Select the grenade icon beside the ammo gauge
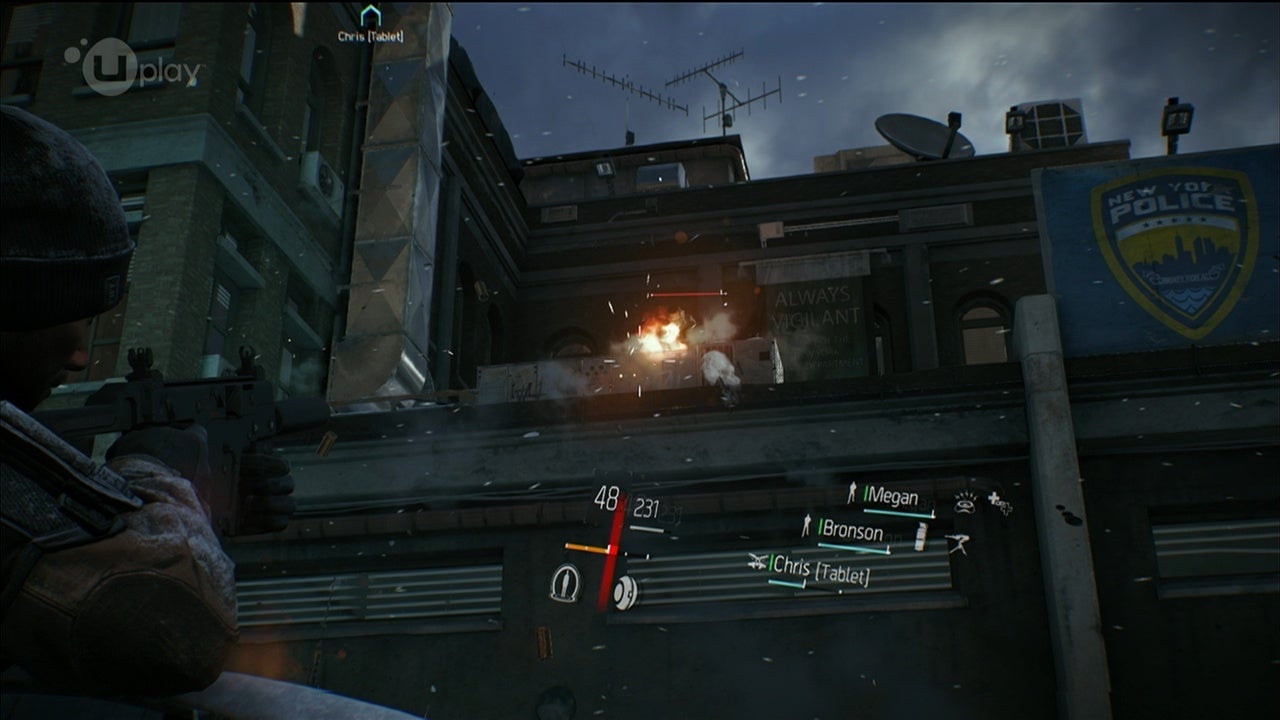This screenshot has width=1280, height=720. [624, 593]
